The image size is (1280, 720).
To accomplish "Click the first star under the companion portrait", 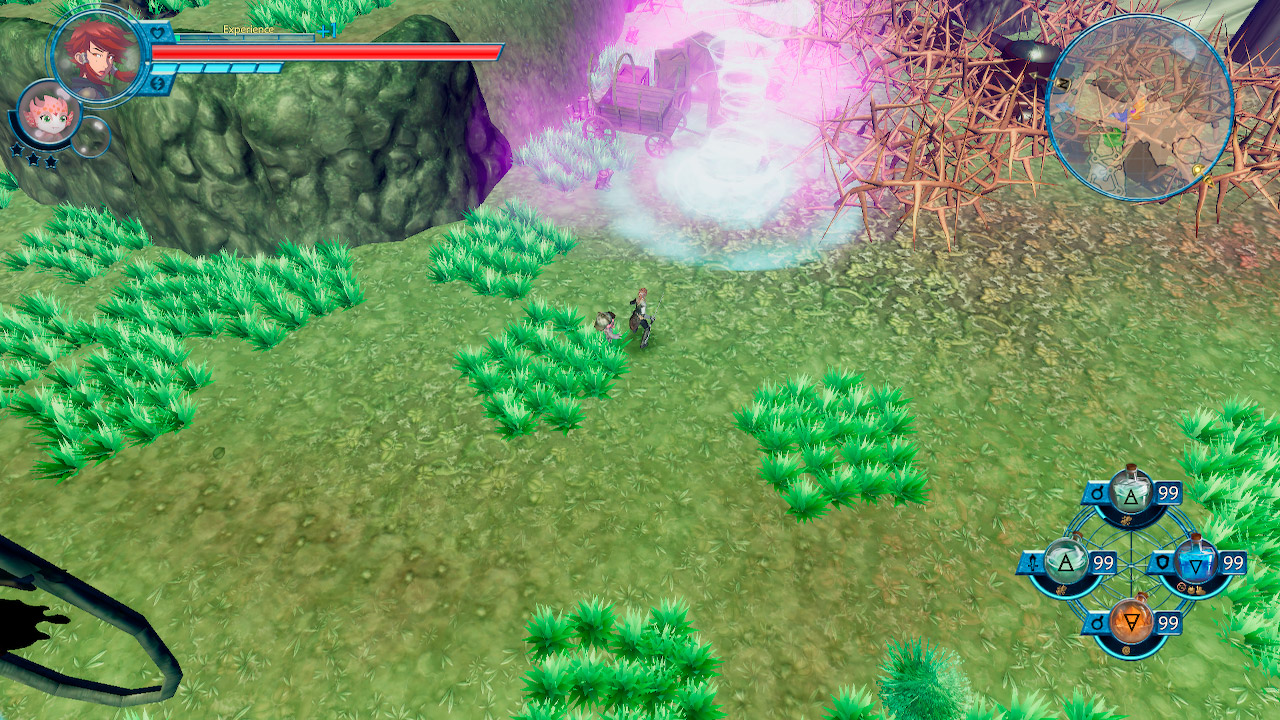I will tap(16, 150).
